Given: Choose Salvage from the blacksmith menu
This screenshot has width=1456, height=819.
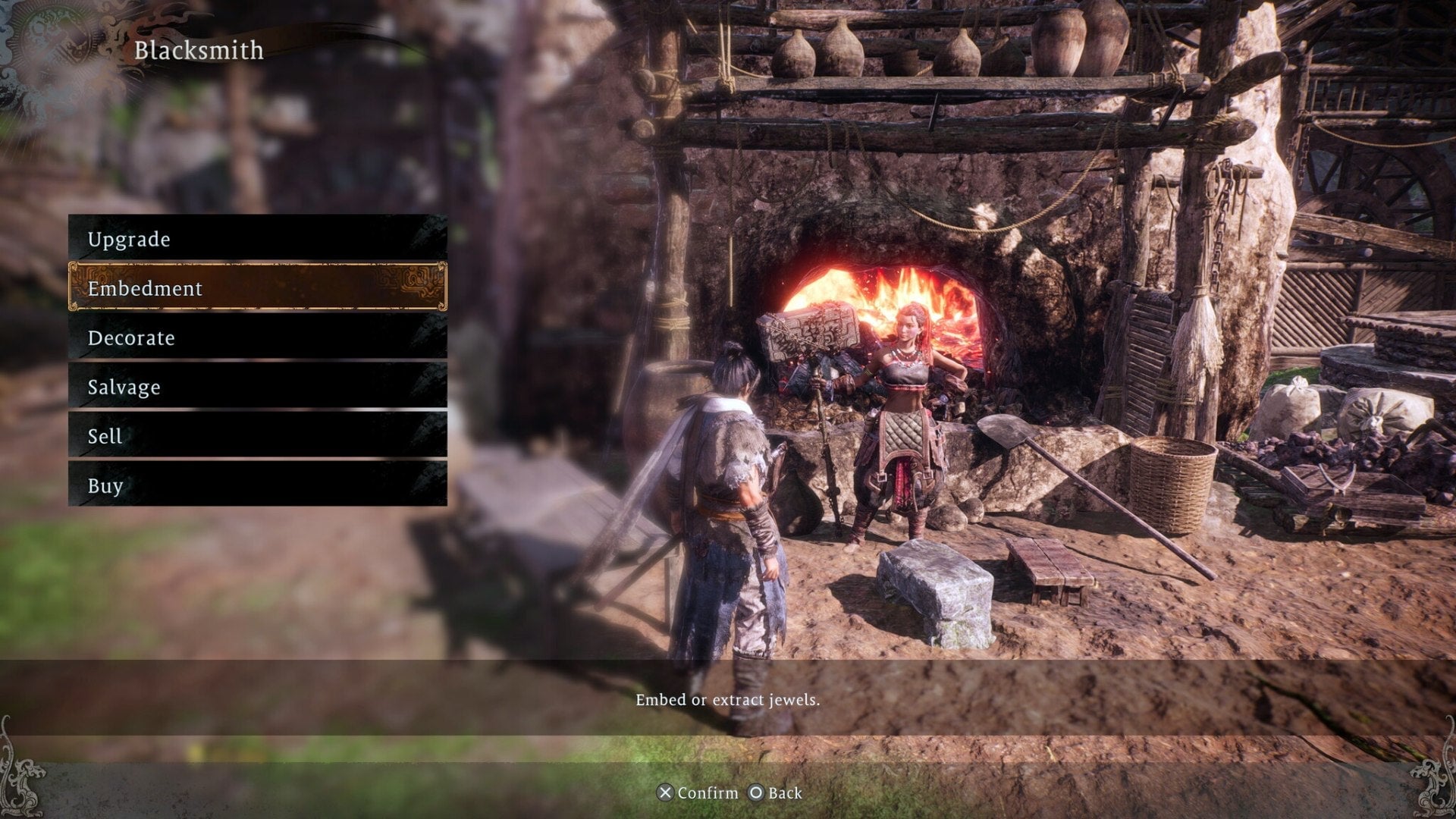Looking at the screenshot, I should 124,388.
